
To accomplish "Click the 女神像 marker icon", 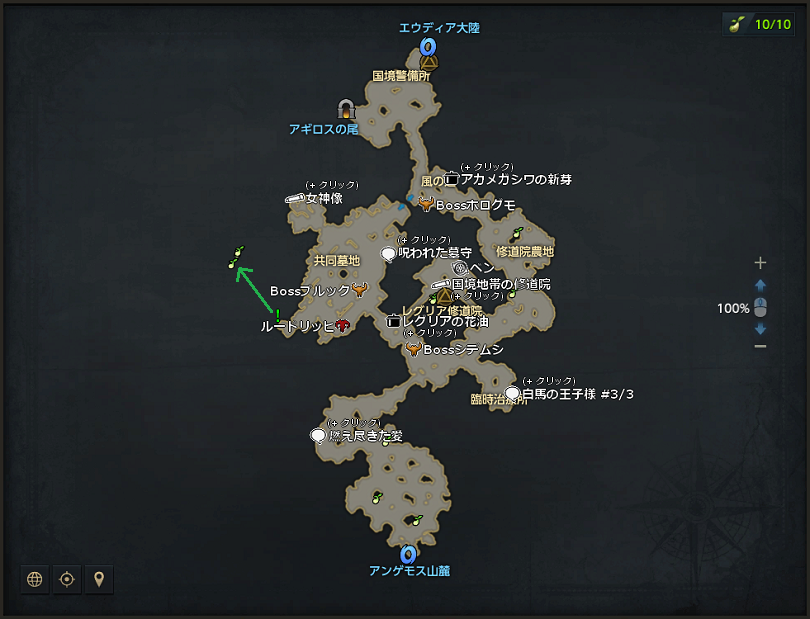I will click(295, 198).
